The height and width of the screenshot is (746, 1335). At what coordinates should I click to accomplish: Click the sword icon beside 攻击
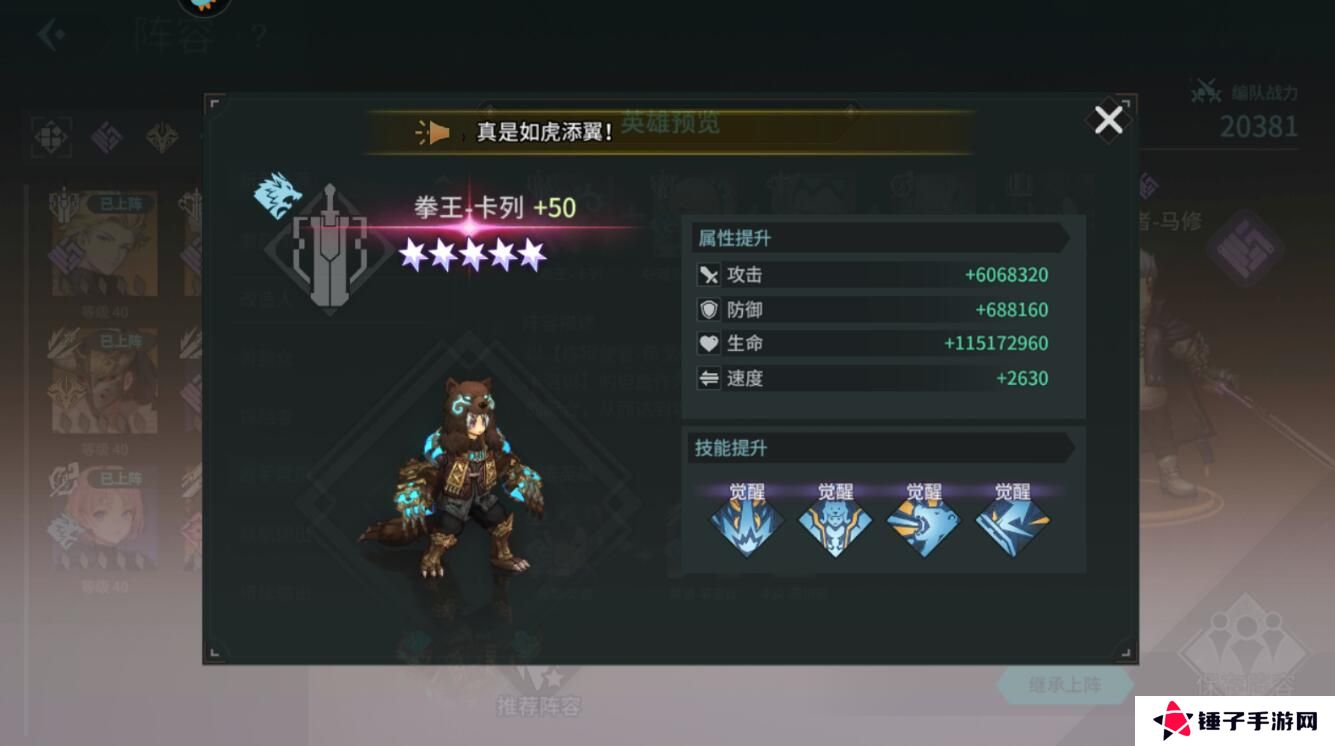[708, 274]
